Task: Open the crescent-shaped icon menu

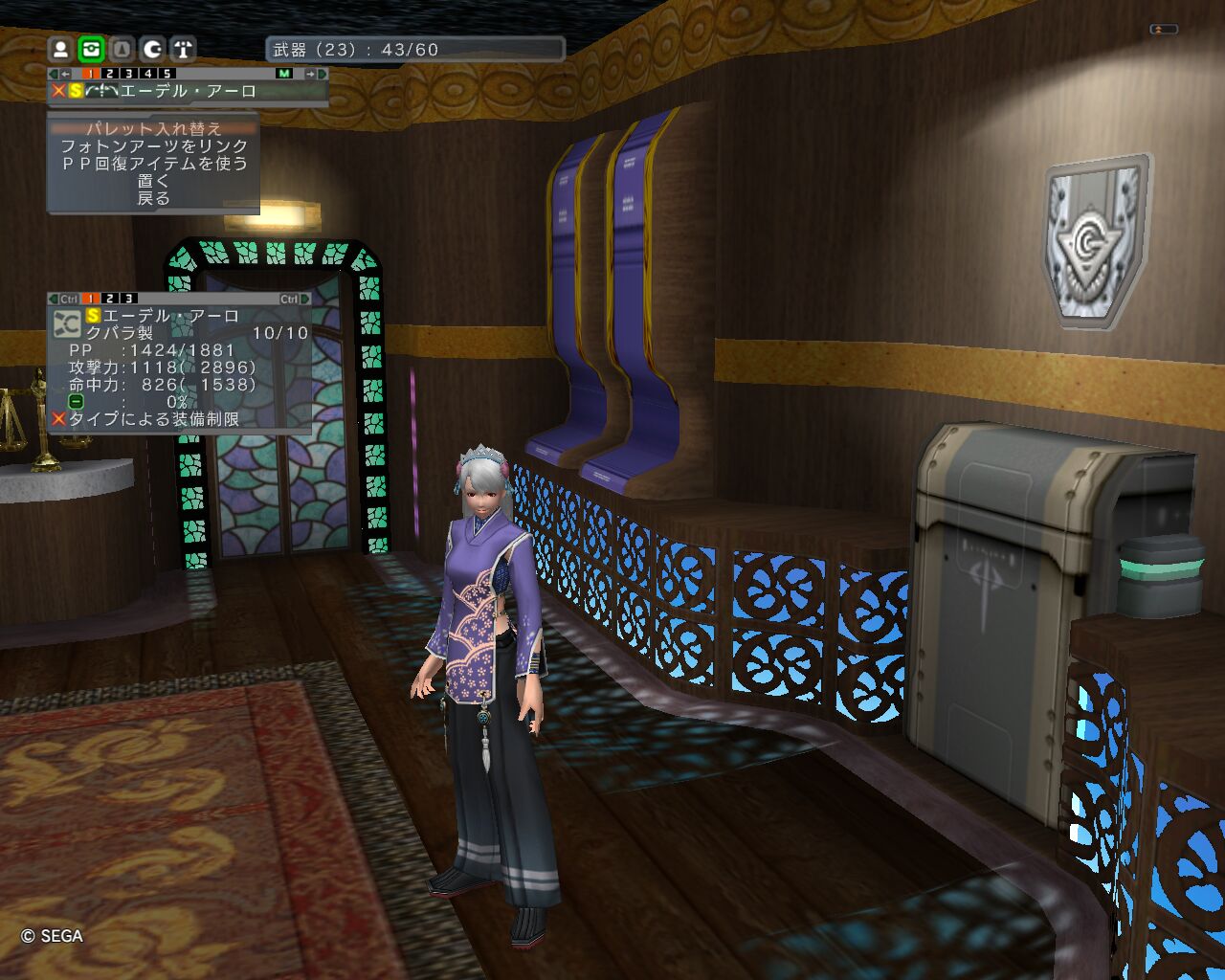Action: point(152,49)
